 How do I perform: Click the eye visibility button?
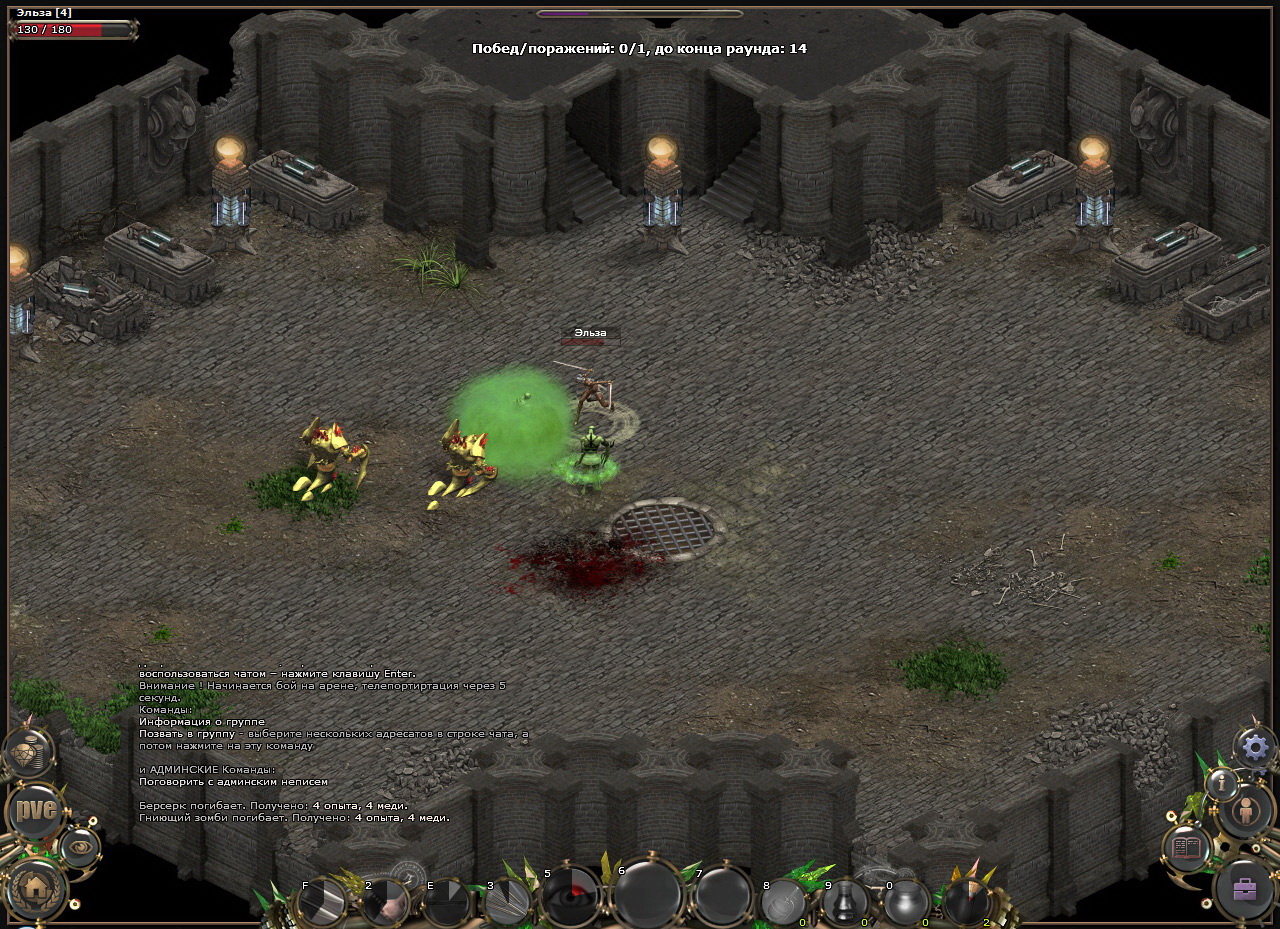pos(80,847)
